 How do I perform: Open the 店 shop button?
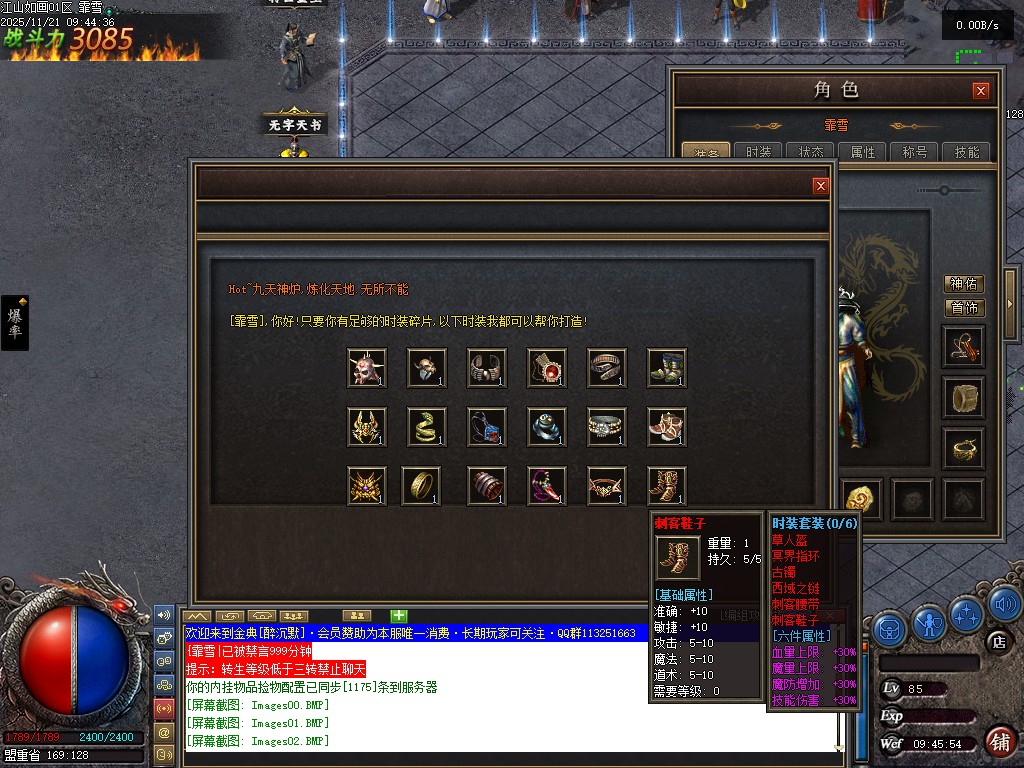coord(996,641)
